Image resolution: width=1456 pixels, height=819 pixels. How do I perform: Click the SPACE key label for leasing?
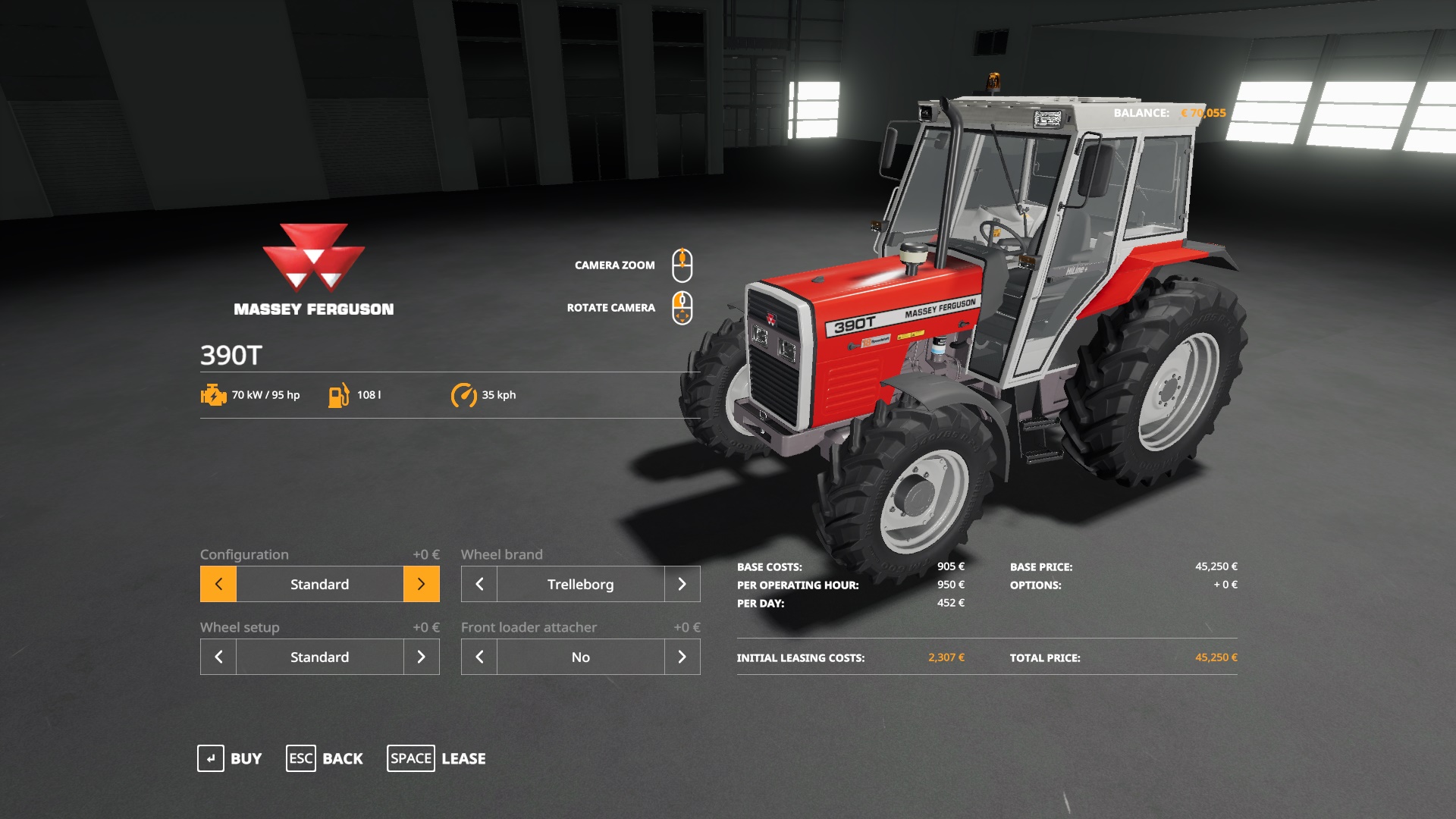pyautogui.click(x=410, y=758)
